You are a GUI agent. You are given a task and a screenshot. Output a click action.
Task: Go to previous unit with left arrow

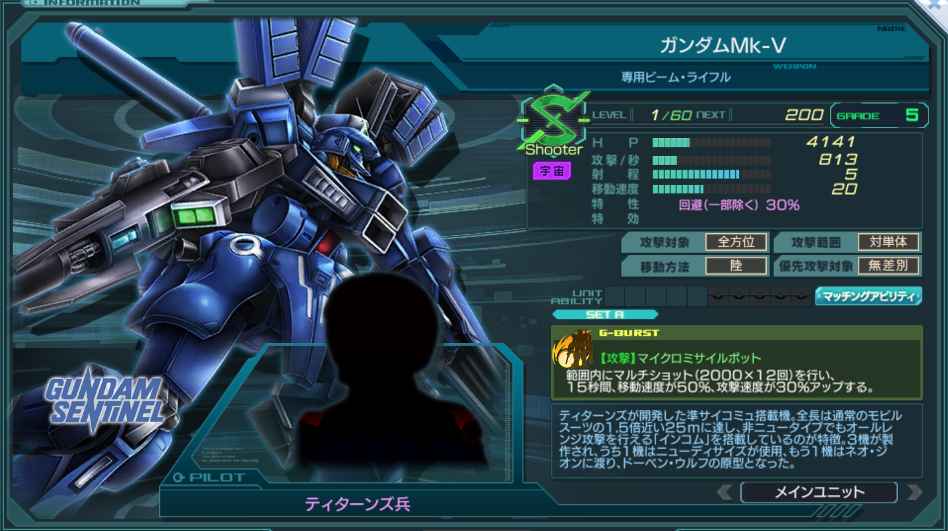coord(723,492)
